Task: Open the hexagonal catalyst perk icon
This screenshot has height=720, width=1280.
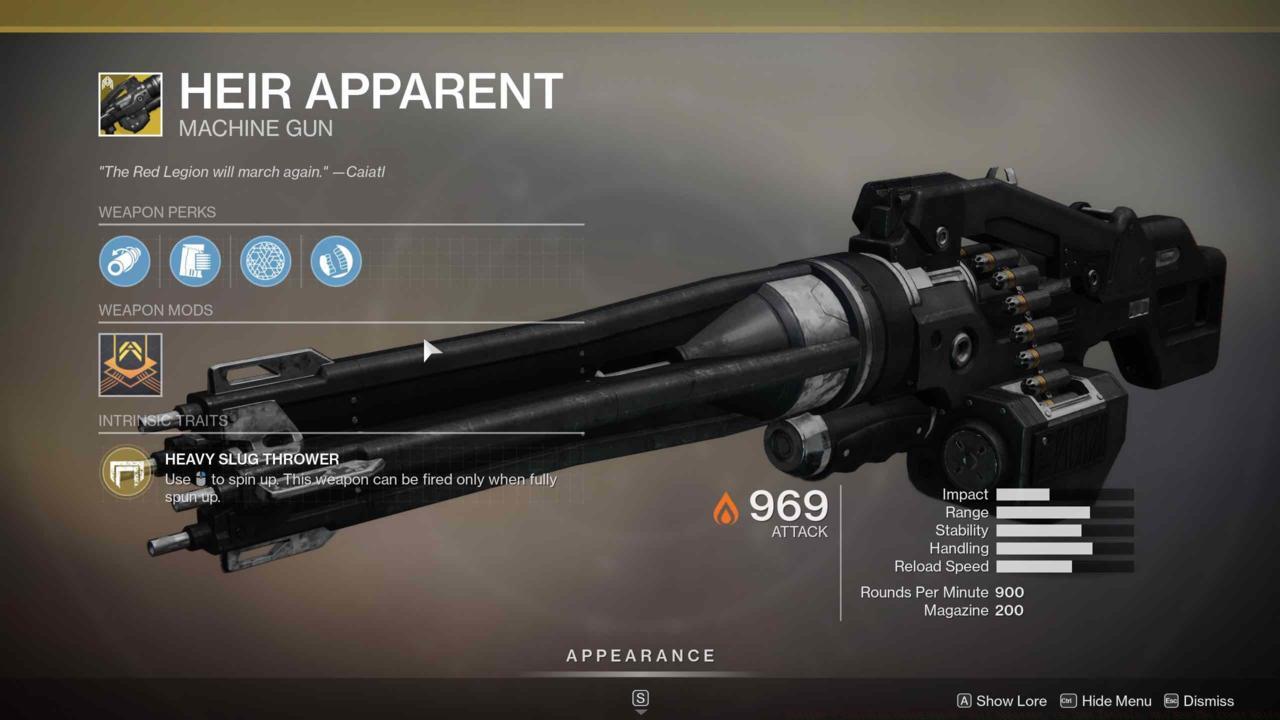Action: [264, 261]
